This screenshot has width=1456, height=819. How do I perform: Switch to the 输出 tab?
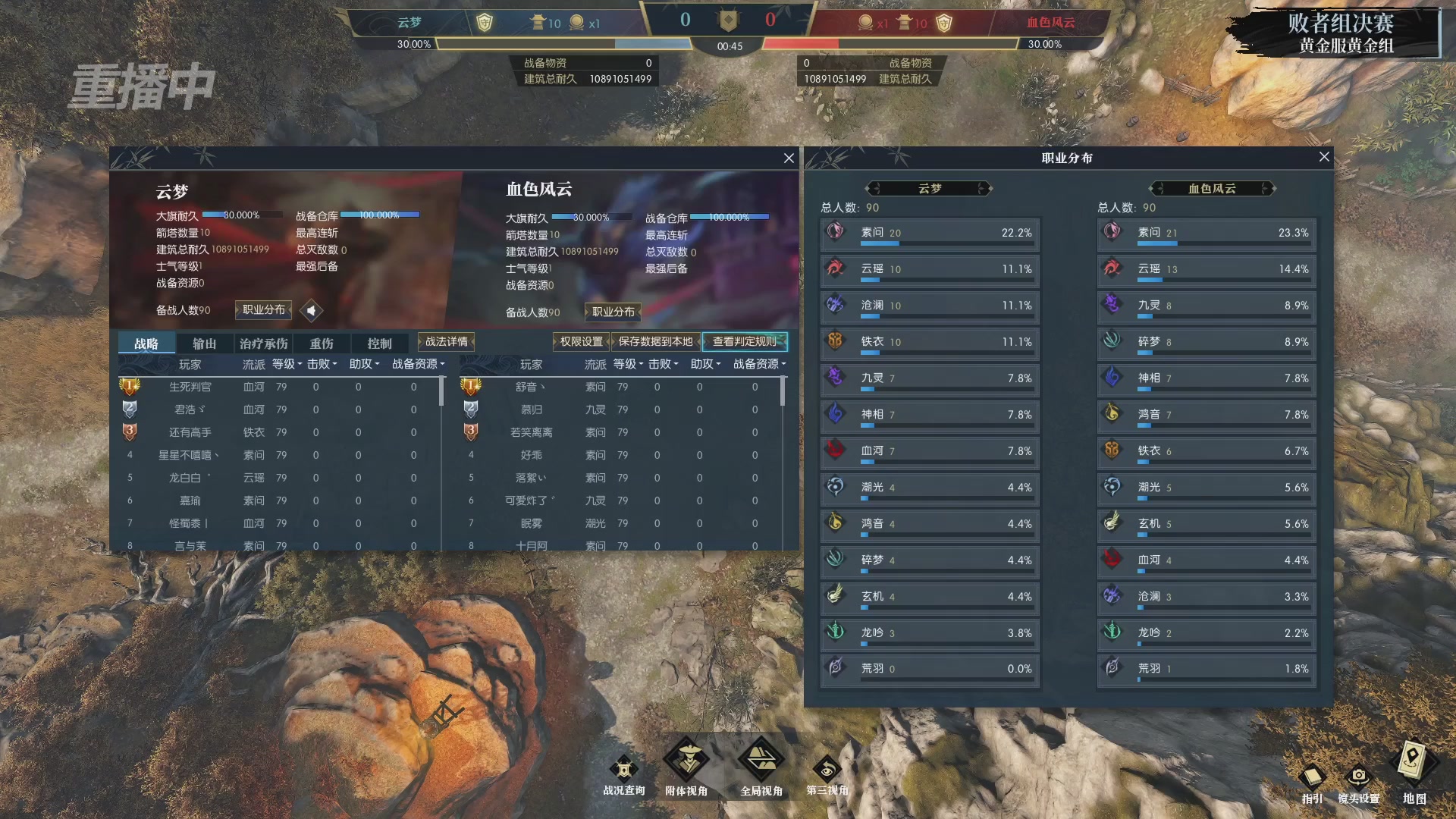[203, 342]
